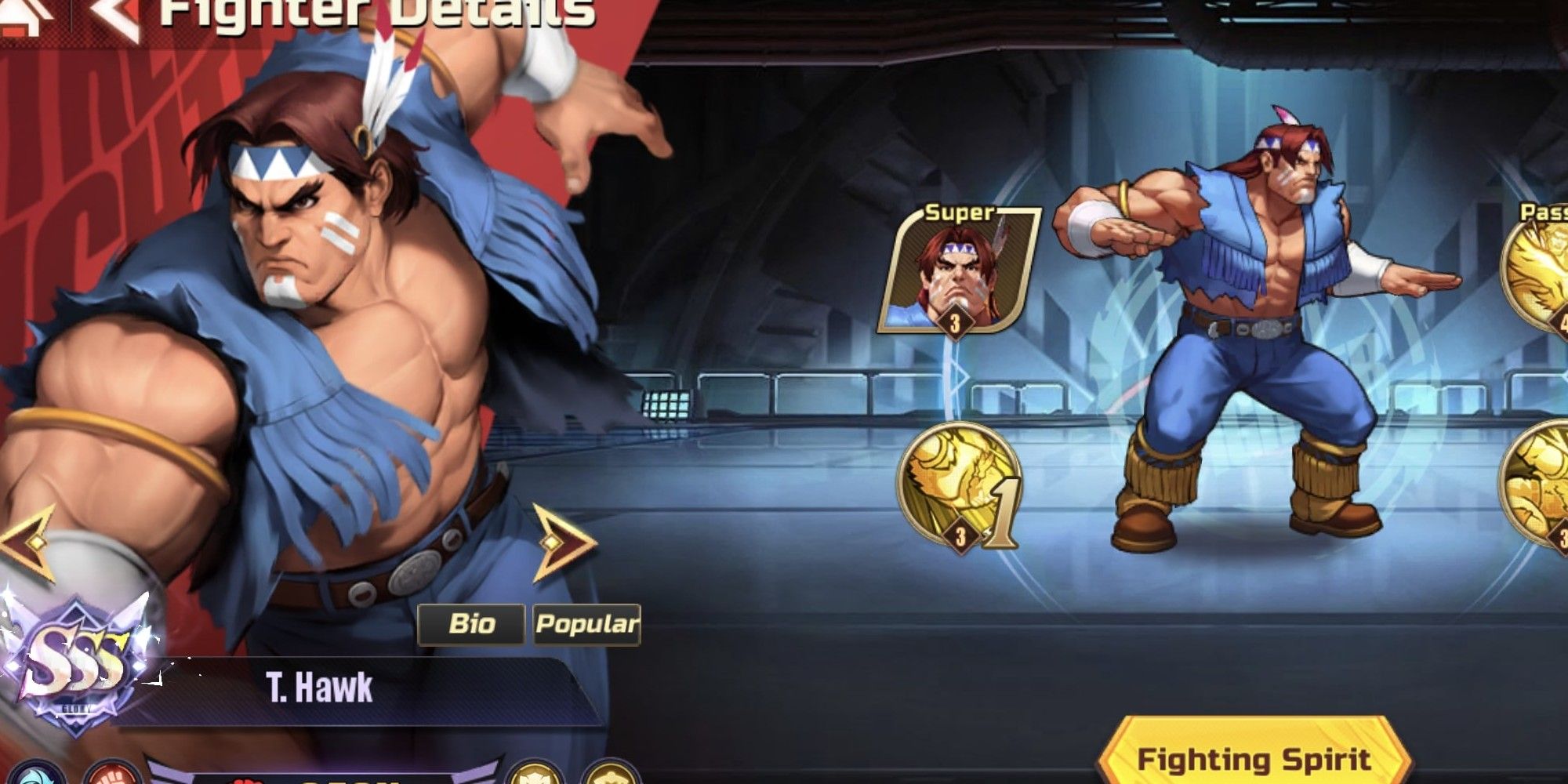1568x784 pixels.
Task: Select the blue element icon at bottom left
Action: click(37, 779)
